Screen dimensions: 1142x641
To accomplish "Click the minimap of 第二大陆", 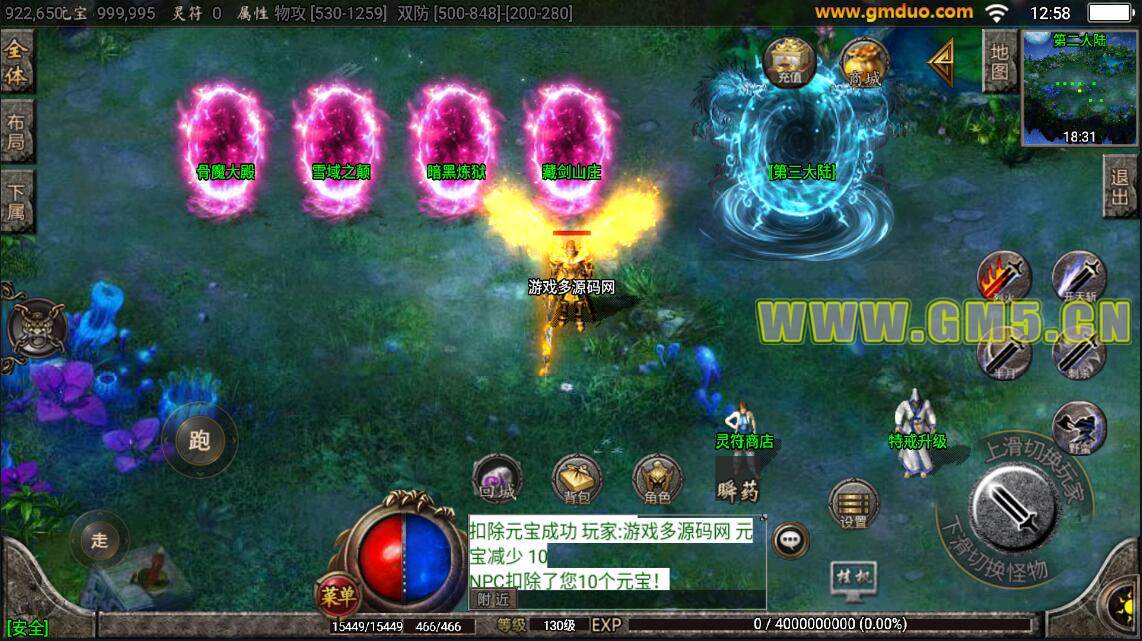I will pos(1079,87).
